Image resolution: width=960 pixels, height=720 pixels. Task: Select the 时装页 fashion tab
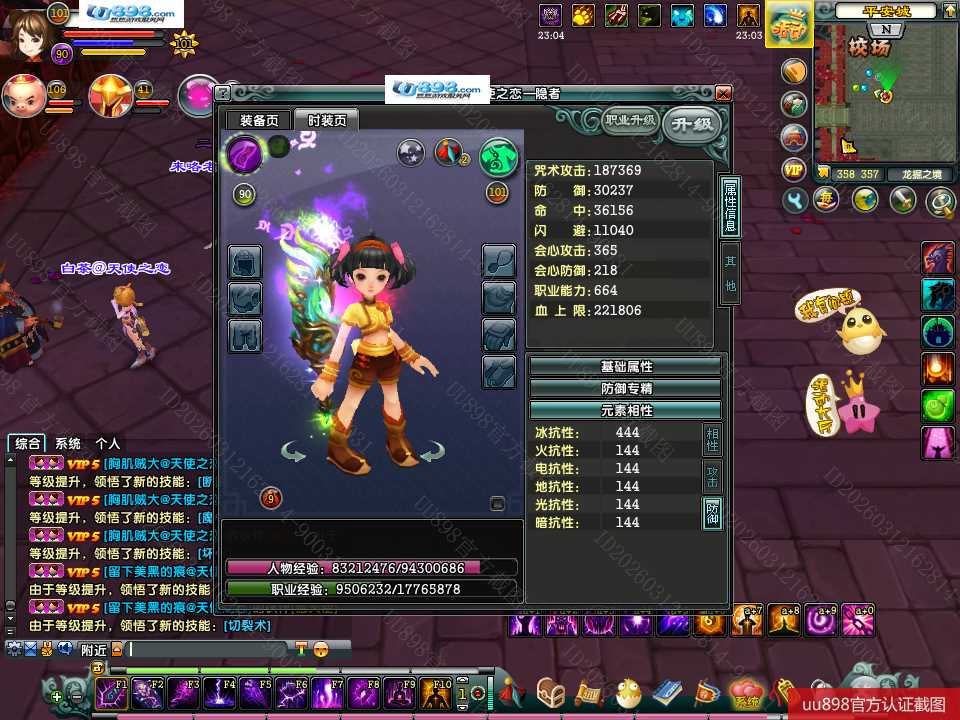coord(326,120)
